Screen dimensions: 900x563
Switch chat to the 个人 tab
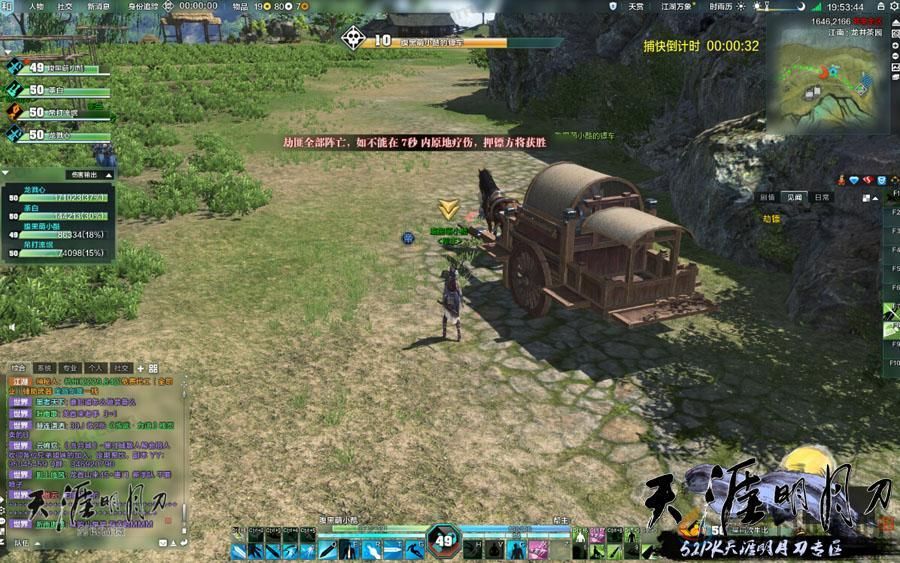(96, 368)
